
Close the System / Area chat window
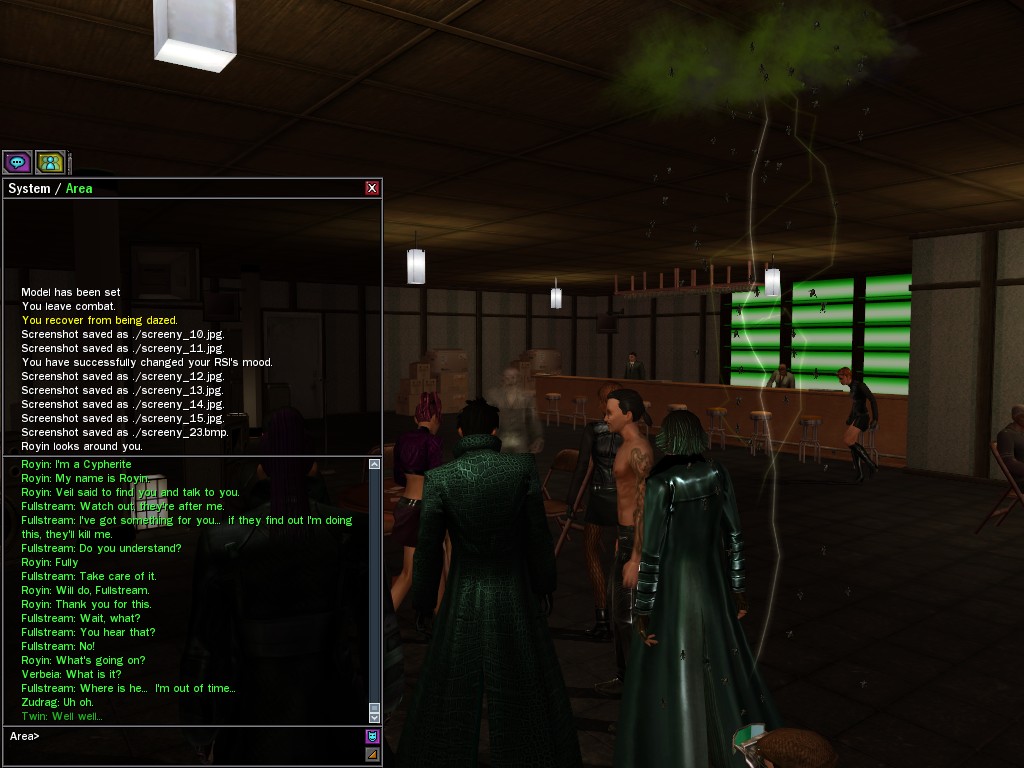372,188
